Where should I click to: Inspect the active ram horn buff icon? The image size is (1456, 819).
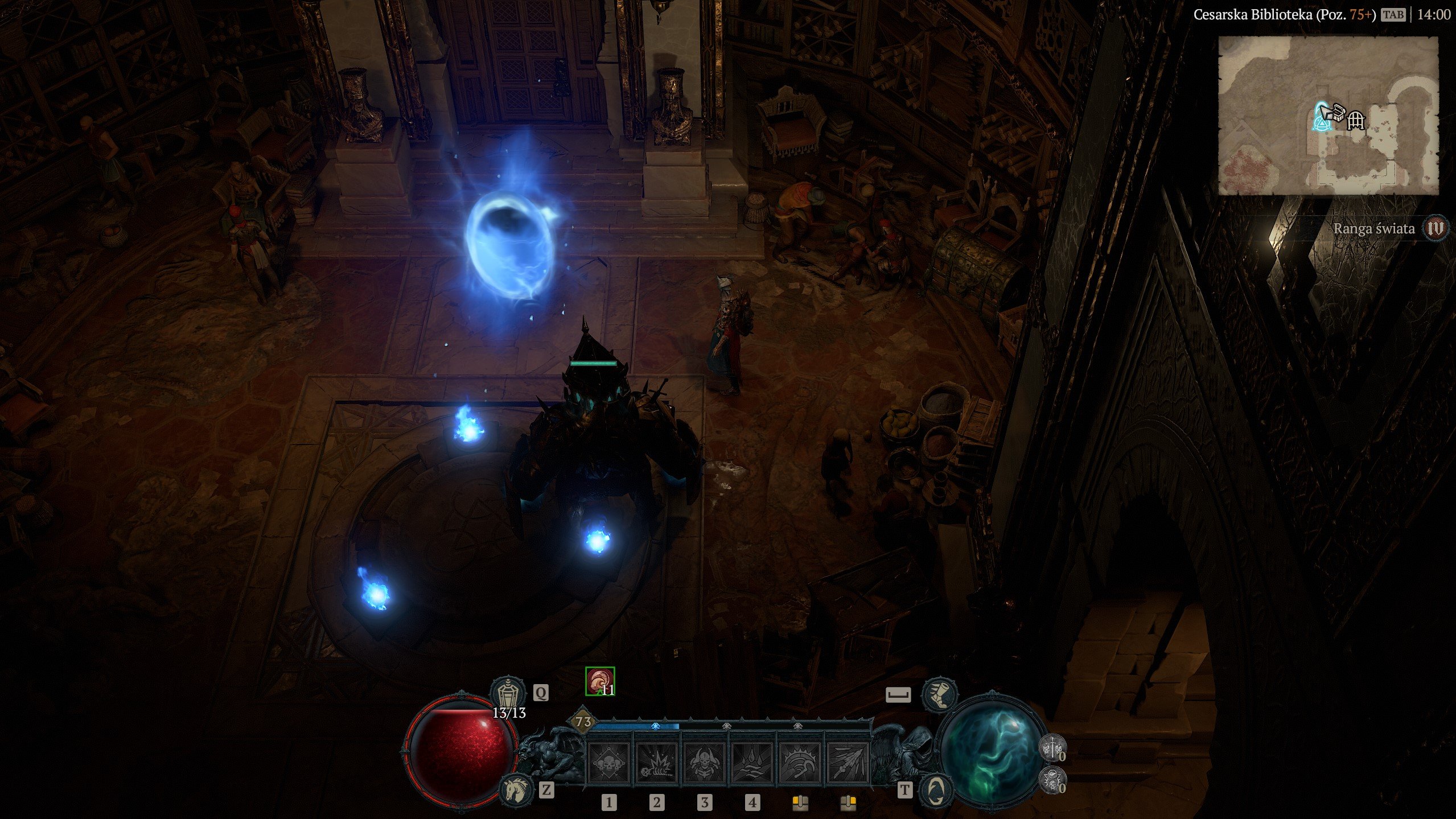click(600, 681)
